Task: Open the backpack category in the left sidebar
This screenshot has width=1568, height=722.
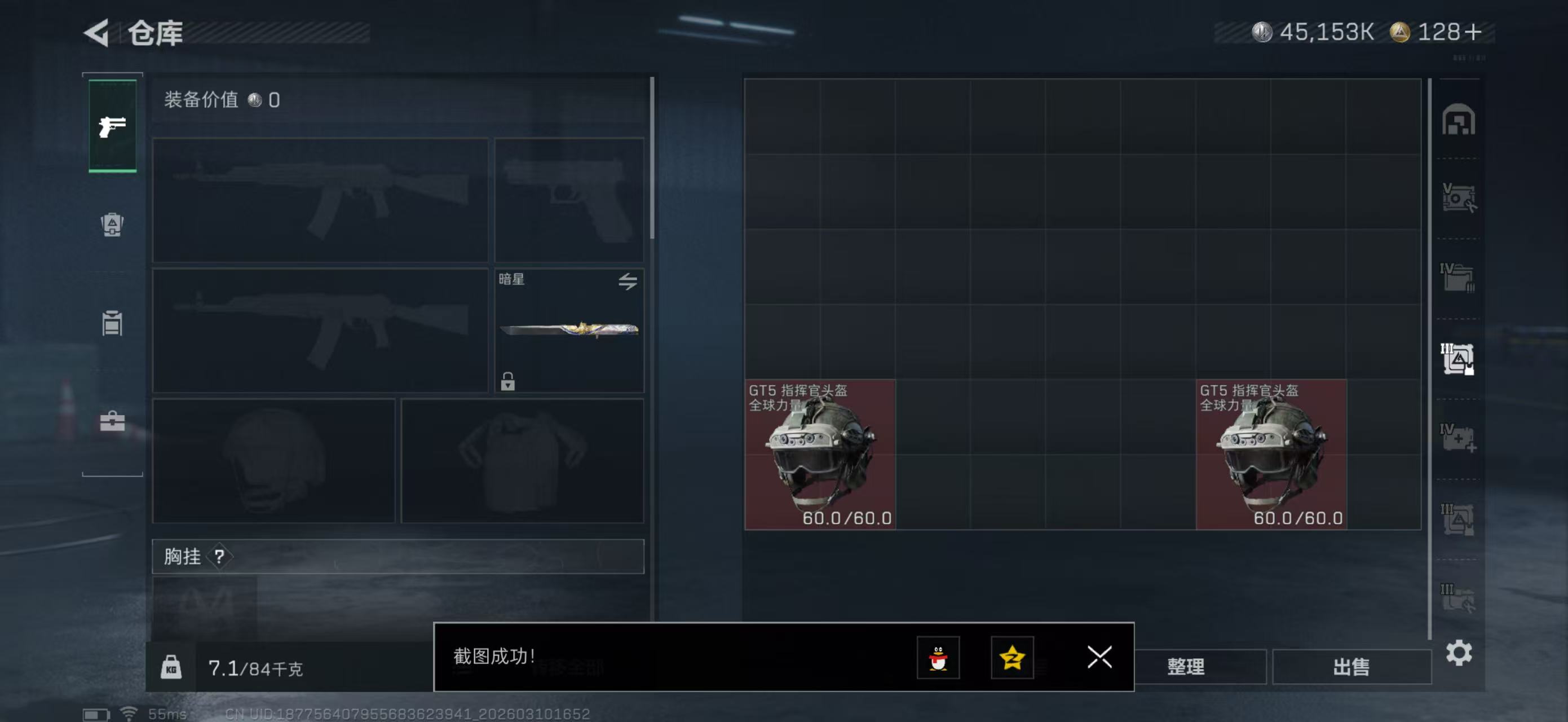Action: click(112, 225)
